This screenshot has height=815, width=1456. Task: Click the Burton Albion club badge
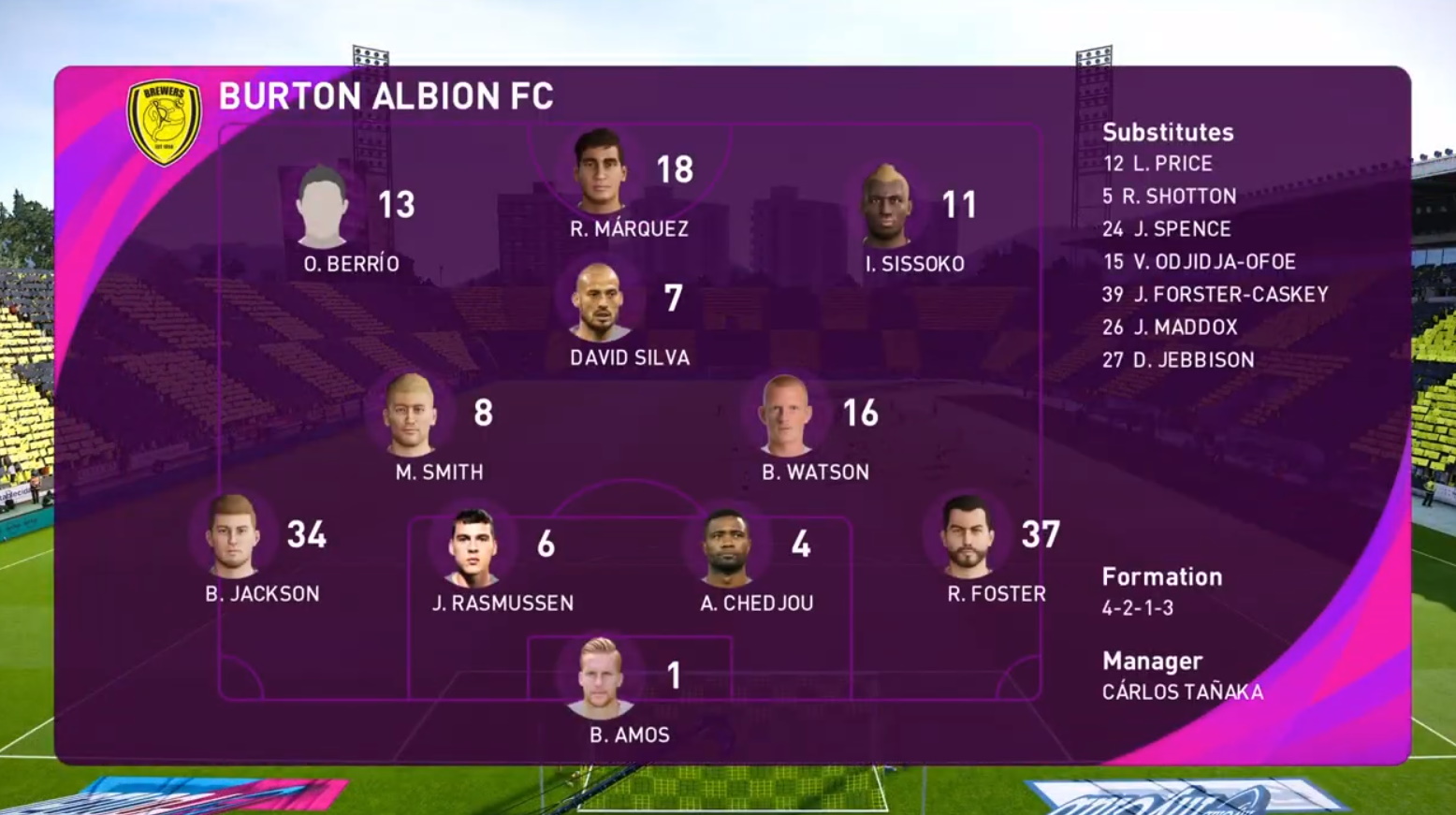(165, 122)
